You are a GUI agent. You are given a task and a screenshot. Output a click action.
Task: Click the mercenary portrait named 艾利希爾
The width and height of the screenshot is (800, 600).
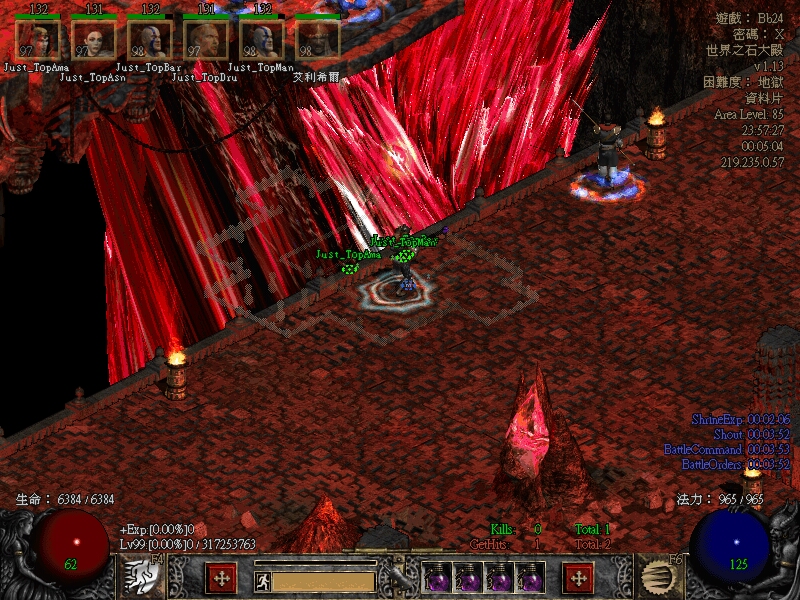point(318,40)
